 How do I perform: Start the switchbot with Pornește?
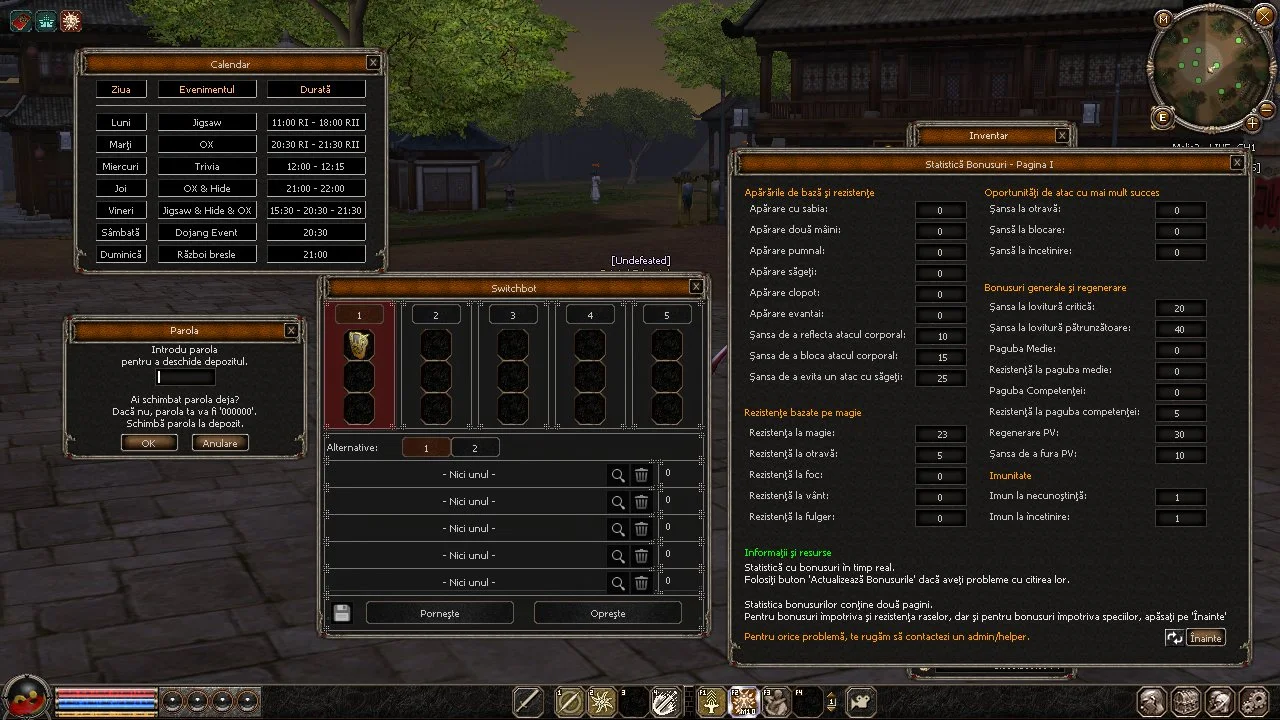440,613
